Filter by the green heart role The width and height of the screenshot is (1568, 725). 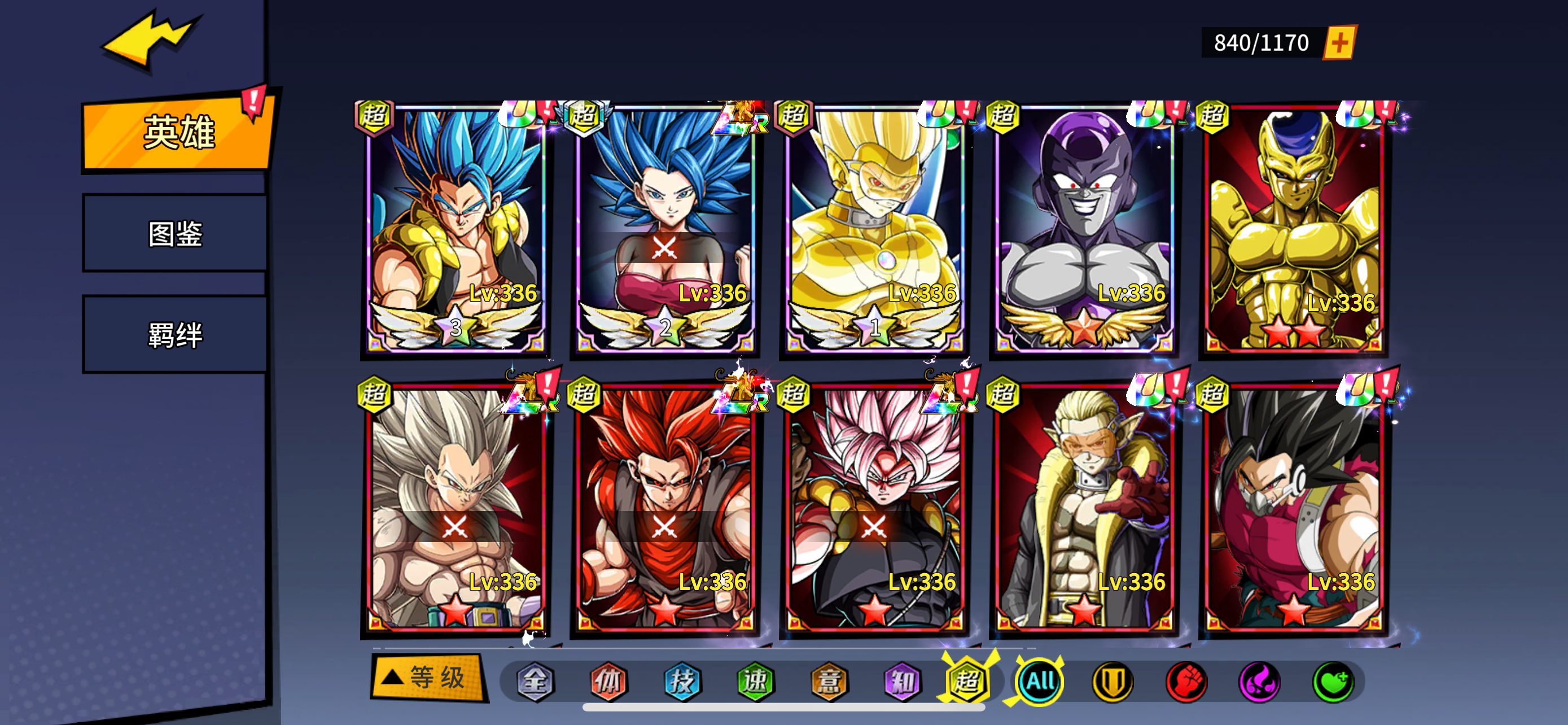(1333, 681)
